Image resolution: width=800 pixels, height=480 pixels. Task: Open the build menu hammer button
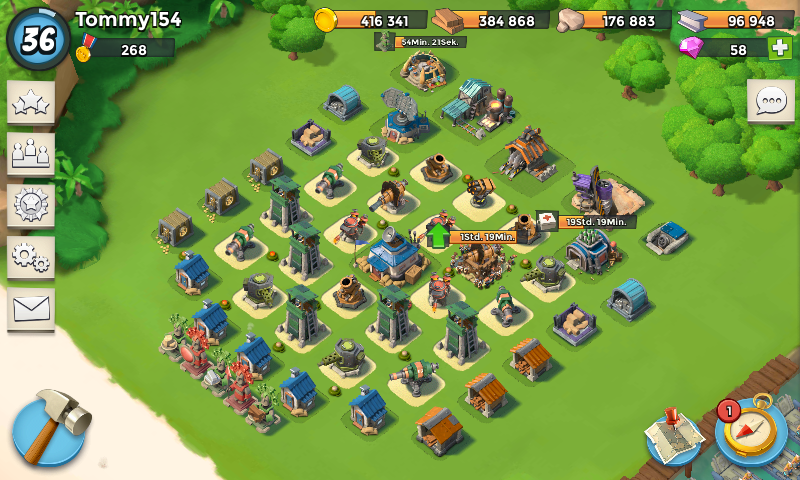(x=49, y=427)
